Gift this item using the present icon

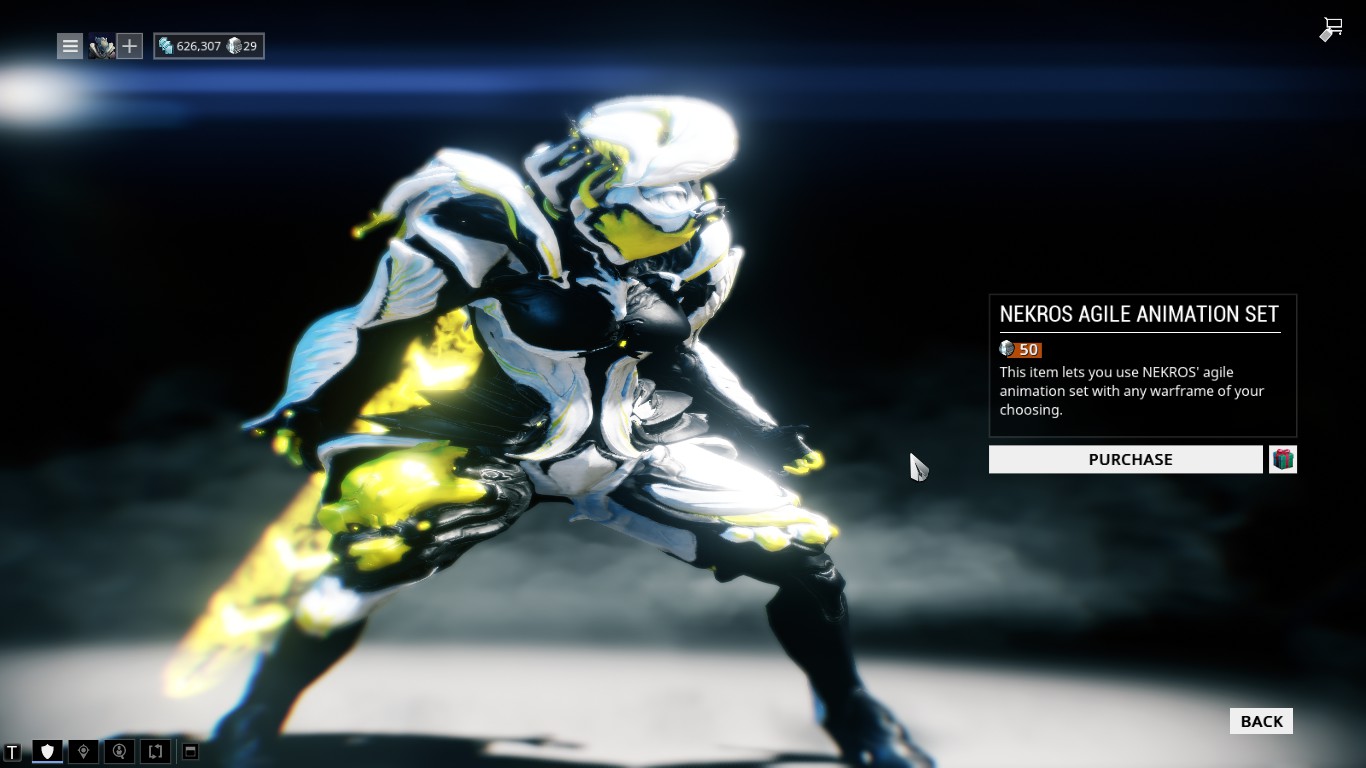(1283, 459)
